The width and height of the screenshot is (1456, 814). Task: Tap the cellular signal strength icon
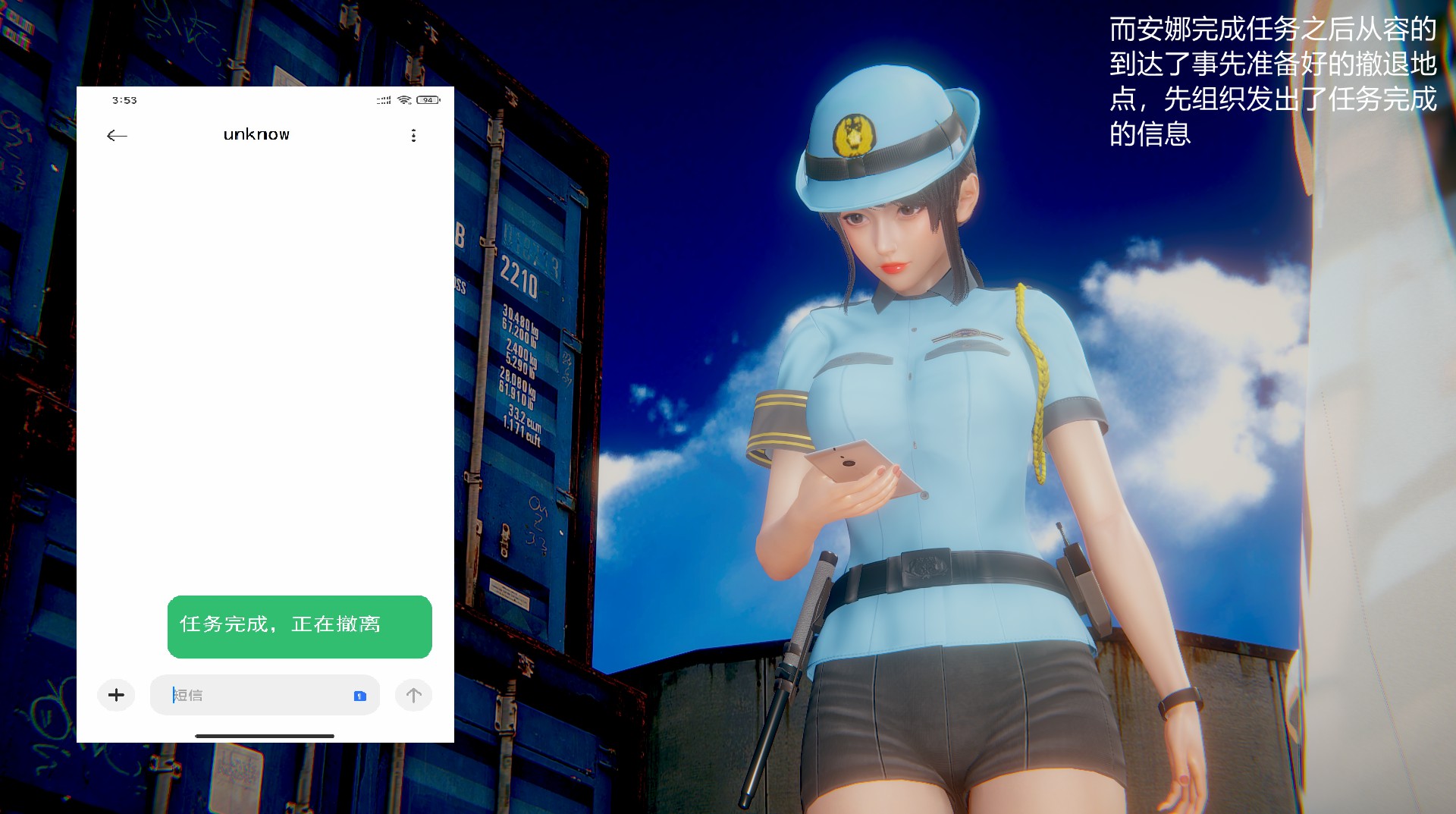382,99
